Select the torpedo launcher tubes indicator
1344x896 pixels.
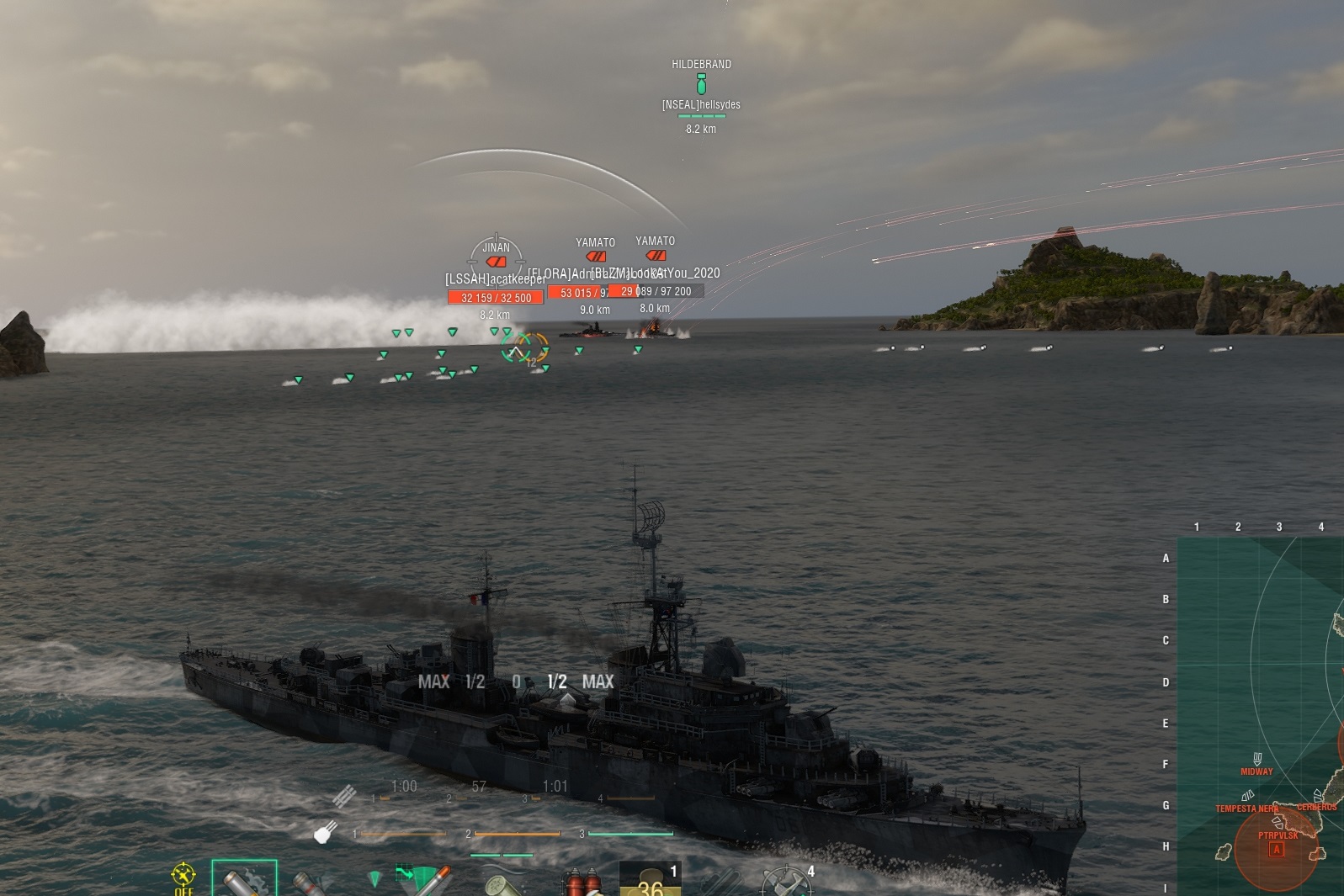click(344, 795)
